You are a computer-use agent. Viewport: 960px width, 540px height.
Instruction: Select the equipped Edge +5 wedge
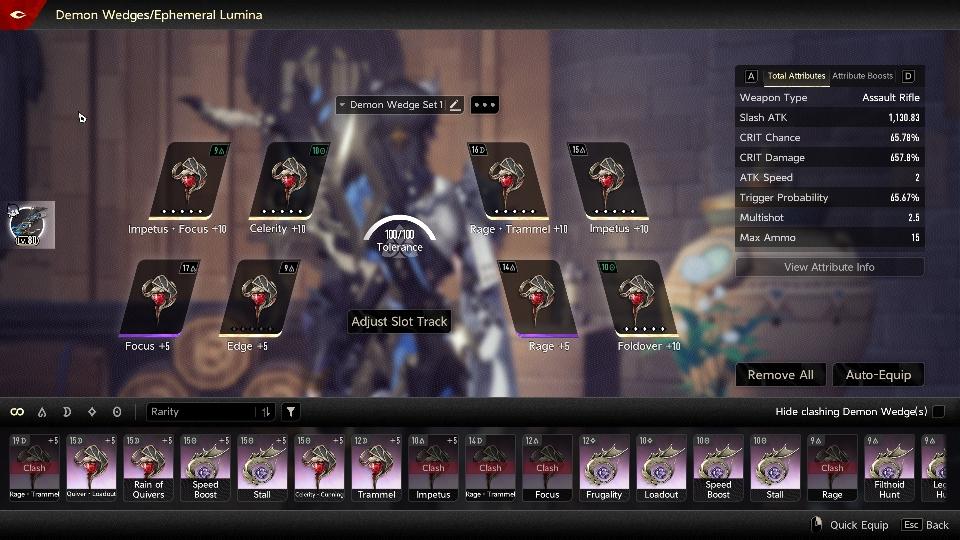coord(259,298)
